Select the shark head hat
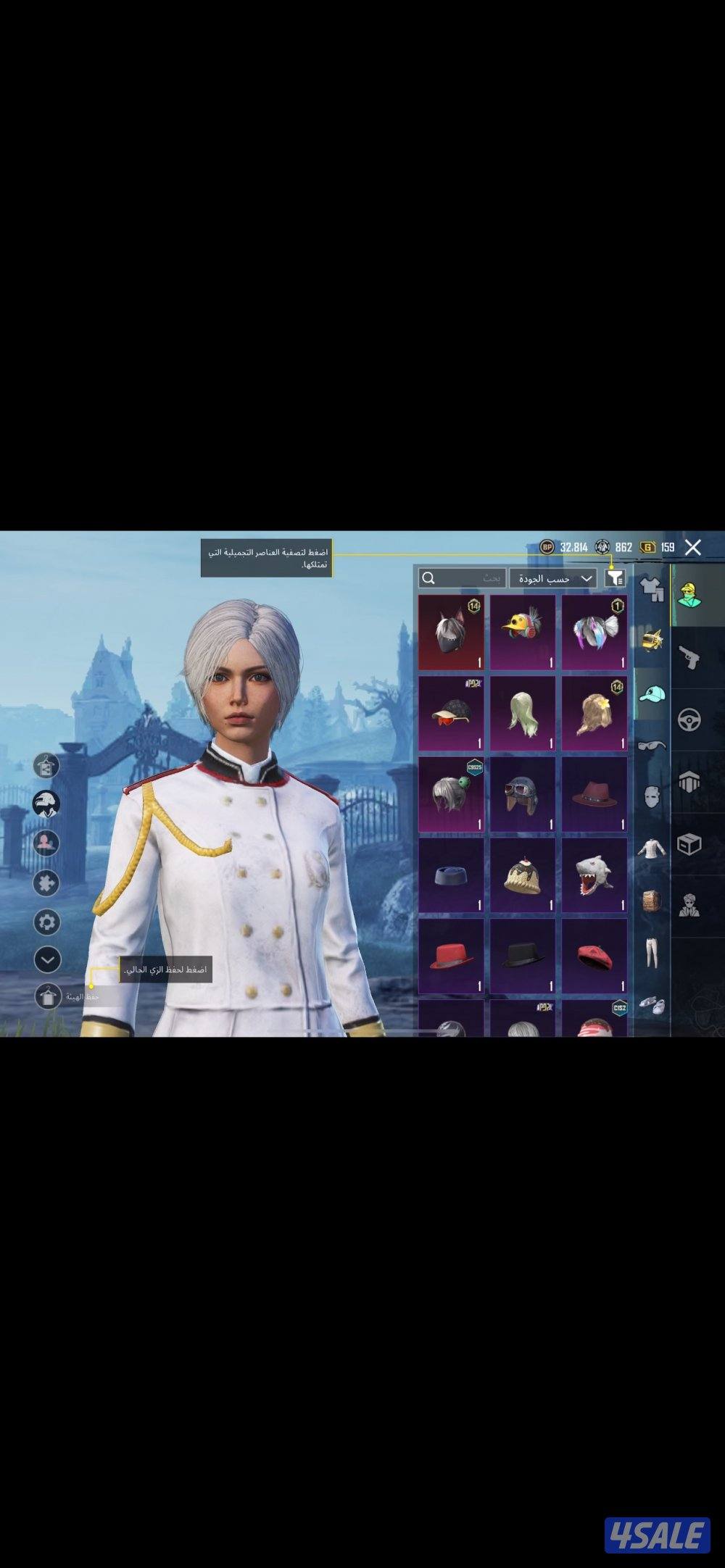The height and width of the screenshot is (1568, 725). pyautogui.click(x=594, y=875)
